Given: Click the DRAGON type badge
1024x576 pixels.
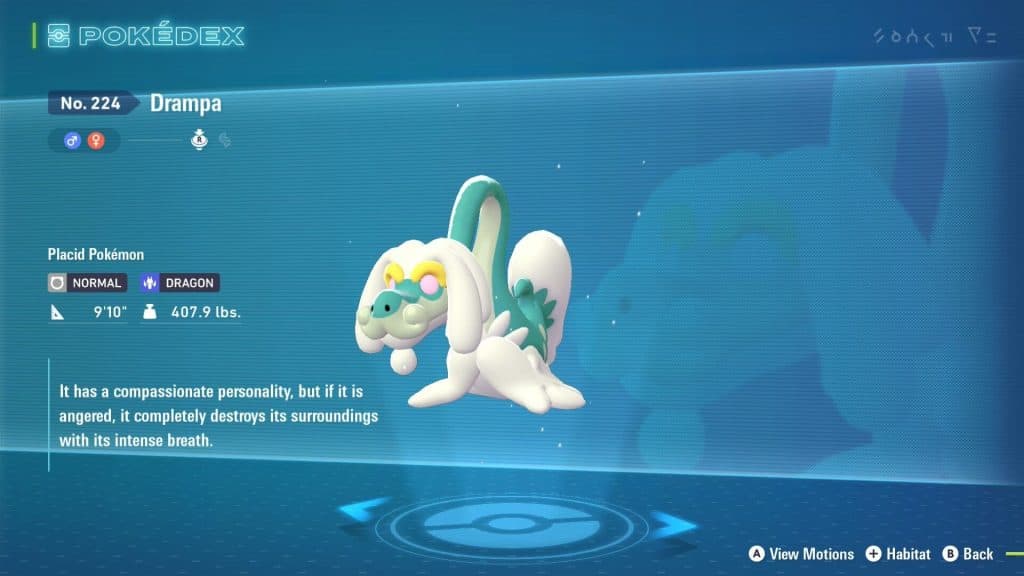Looking at the screenshot, I should pos(180,283).
